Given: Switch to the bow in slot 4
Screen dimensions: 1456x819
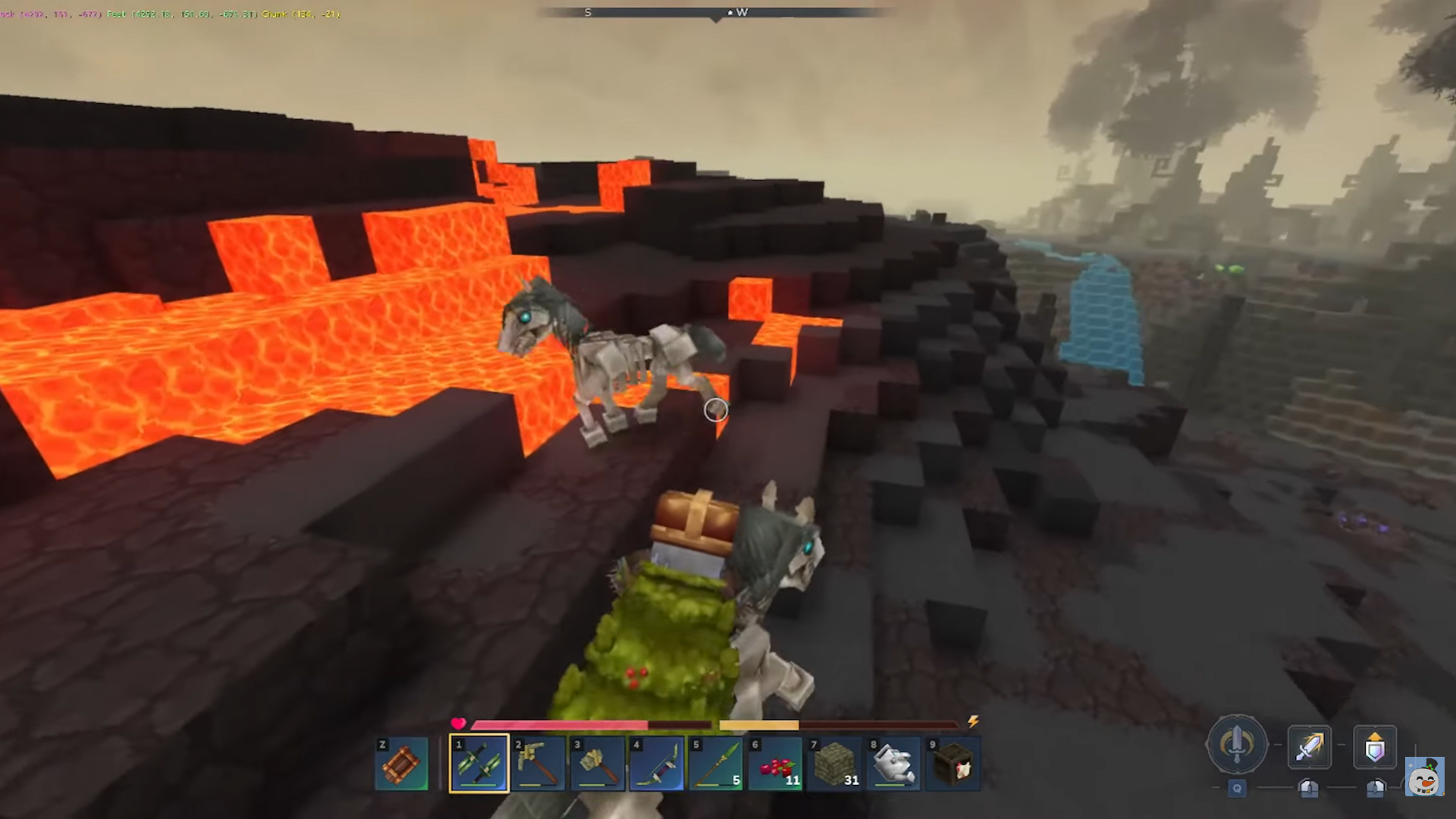Looking at the screenshot, I should pyautogui.click(x=656, y=763).
